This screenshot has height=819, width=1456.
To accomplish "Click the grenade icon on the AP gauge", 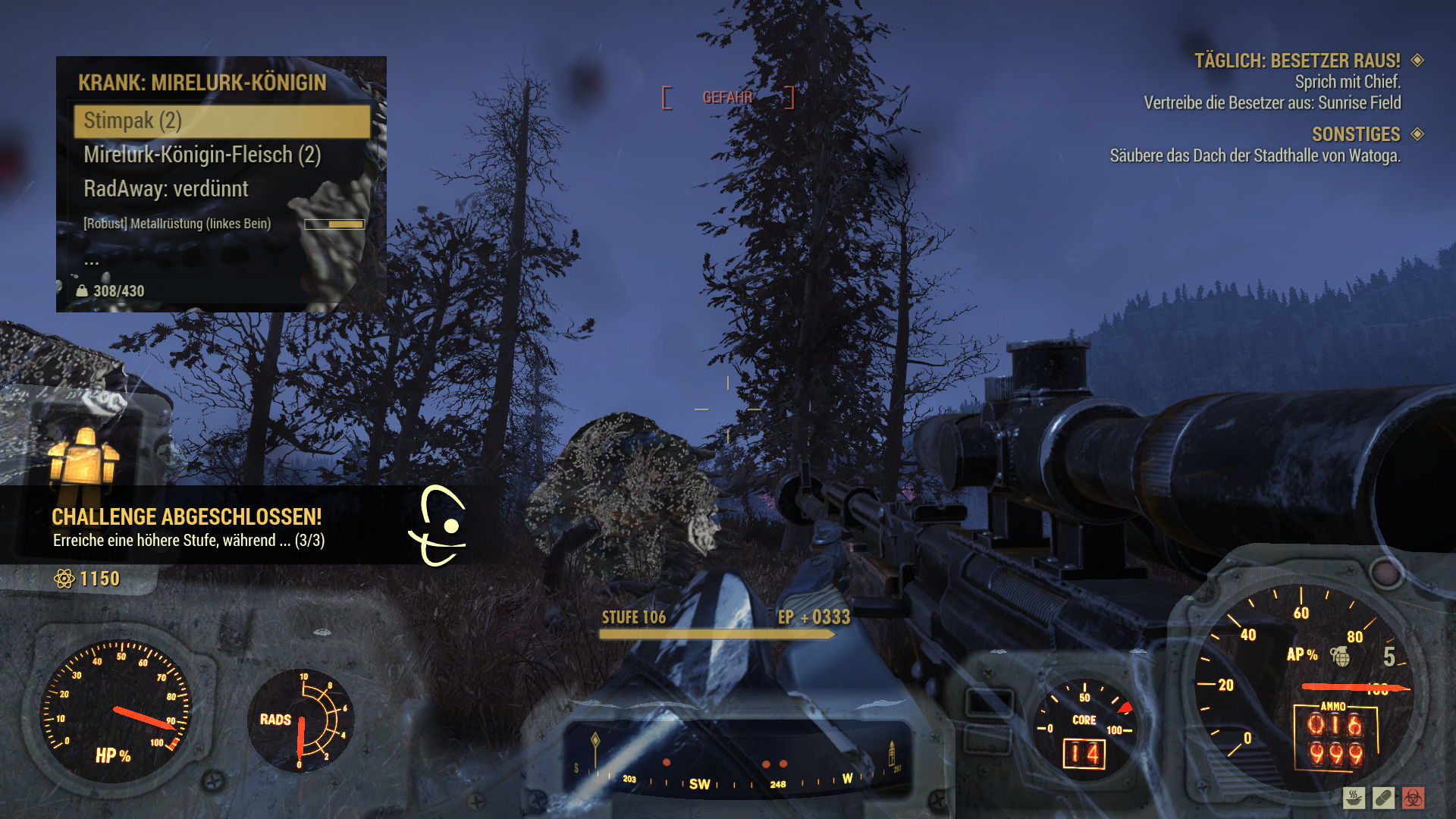I will [1341, 656].
